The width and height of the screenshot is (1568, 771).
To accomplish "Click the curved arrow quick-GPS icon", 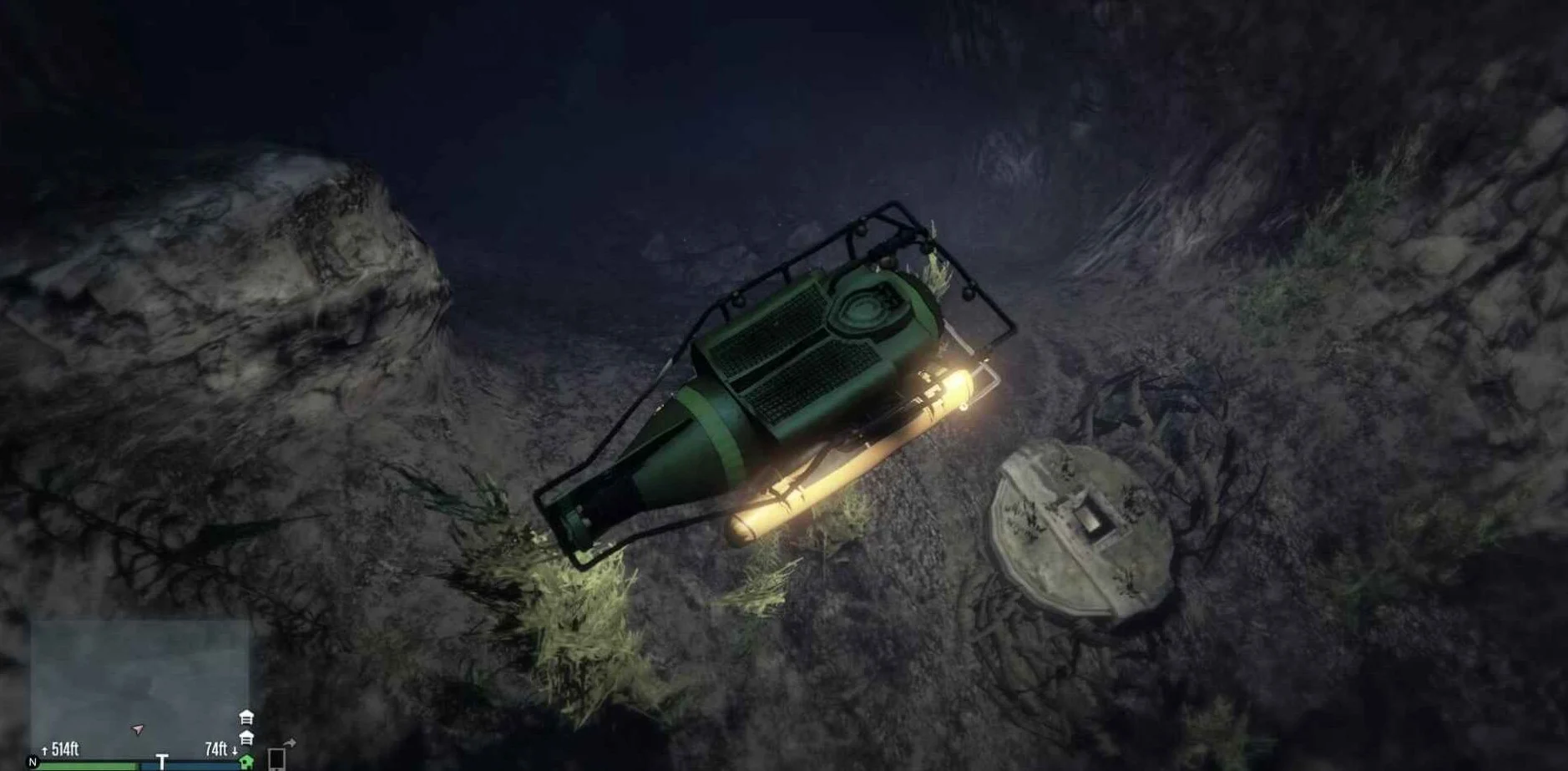I will click(289, 743).
